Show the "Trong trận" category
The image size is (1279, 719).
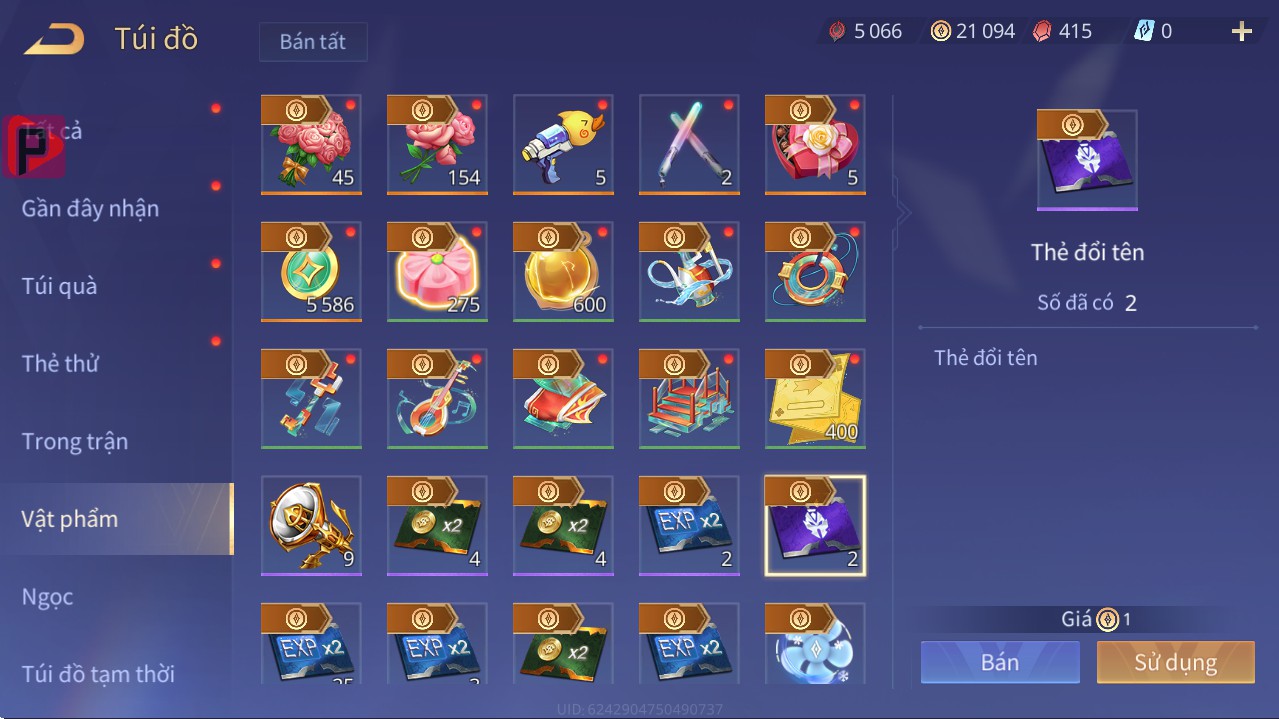pos(75,441)
